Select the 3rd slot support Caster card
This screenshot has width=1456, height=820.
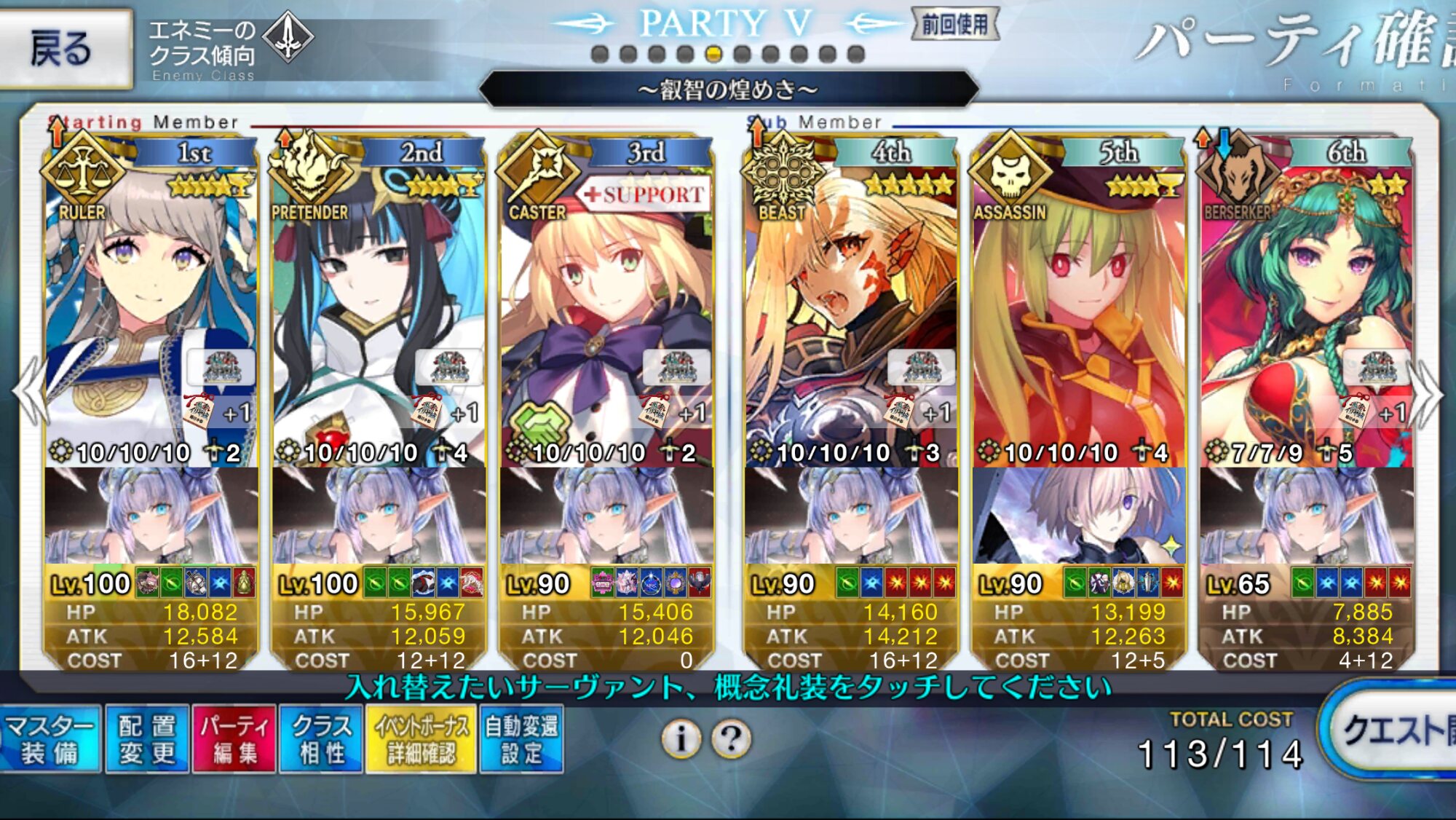606,306
